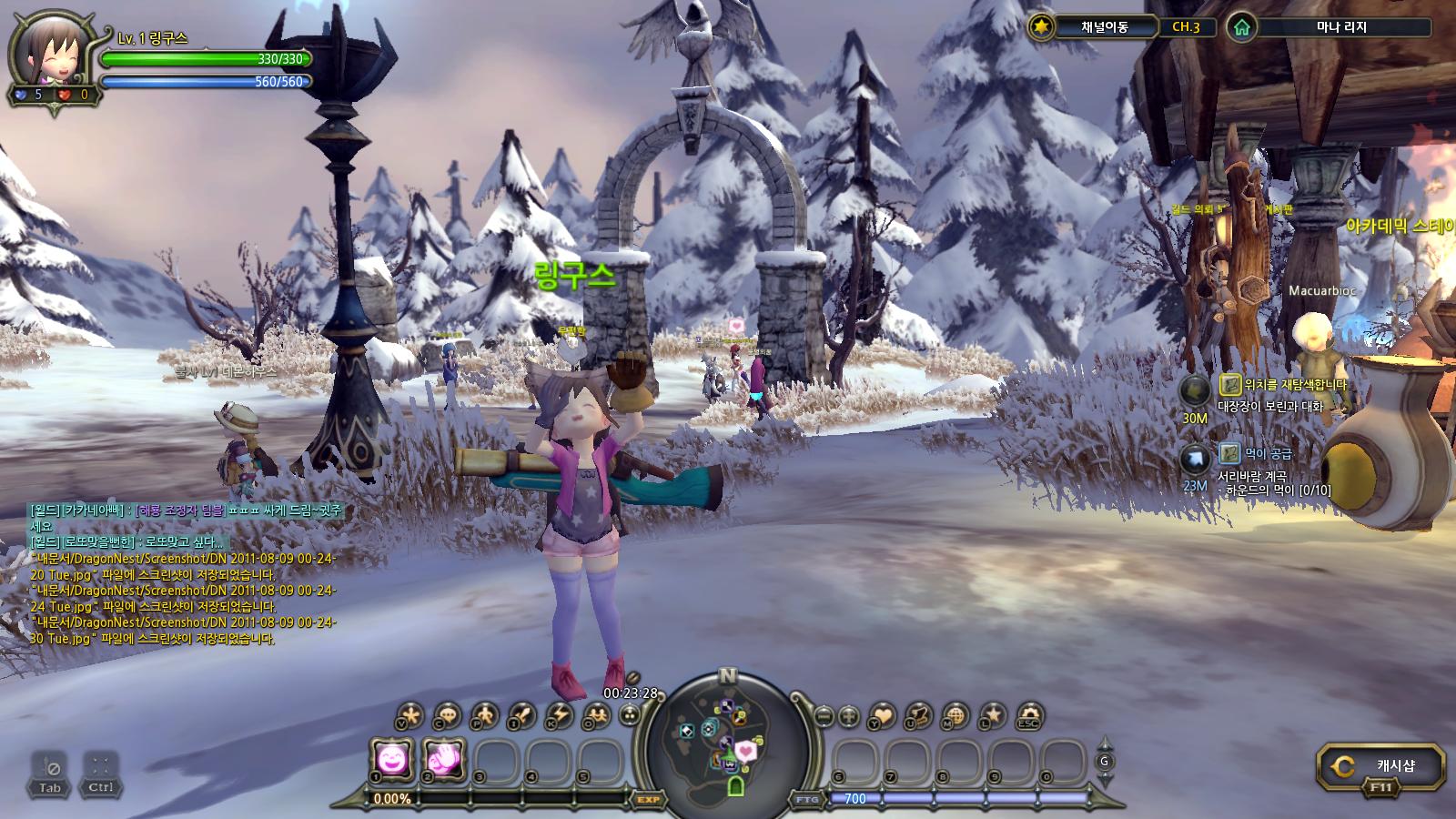The height and width of the screenshot is (819, 1456).
Task: Use the smiling face emote skill slot
Action: (x=392, y=759)
